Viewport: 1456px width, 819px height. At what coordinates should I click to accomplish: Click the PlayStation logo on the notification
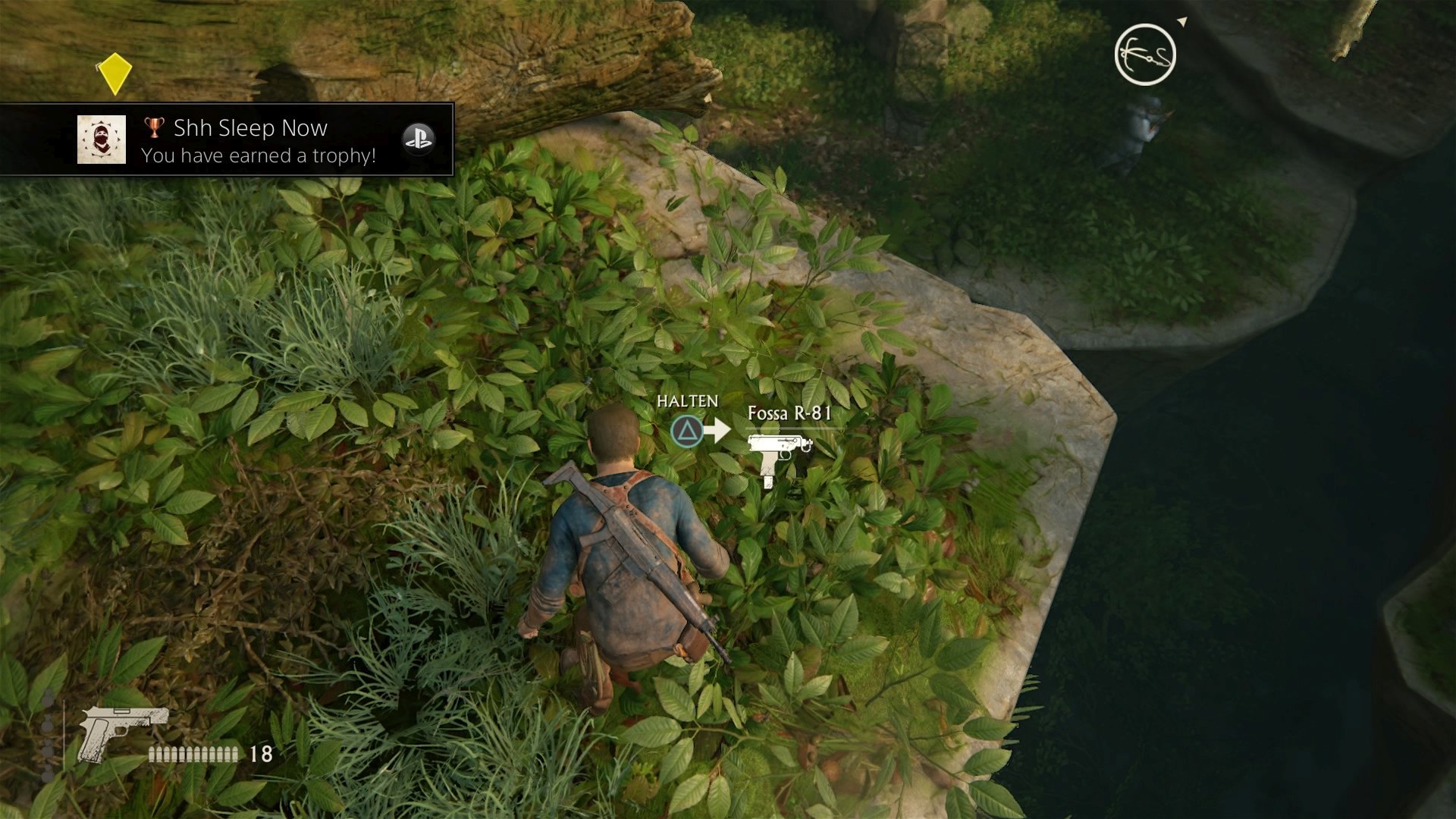[418, 139]
